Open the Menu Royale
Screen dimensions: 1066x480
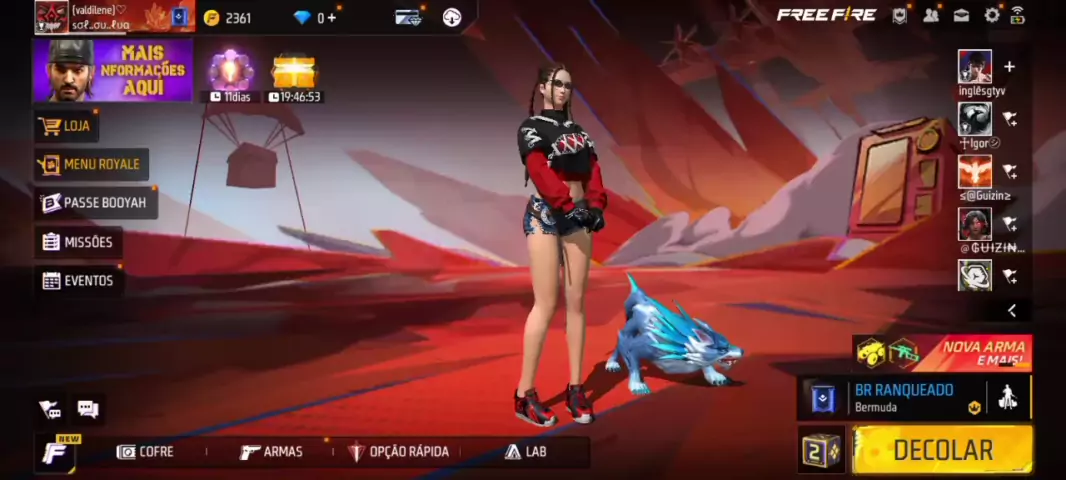tap(91, 164)
